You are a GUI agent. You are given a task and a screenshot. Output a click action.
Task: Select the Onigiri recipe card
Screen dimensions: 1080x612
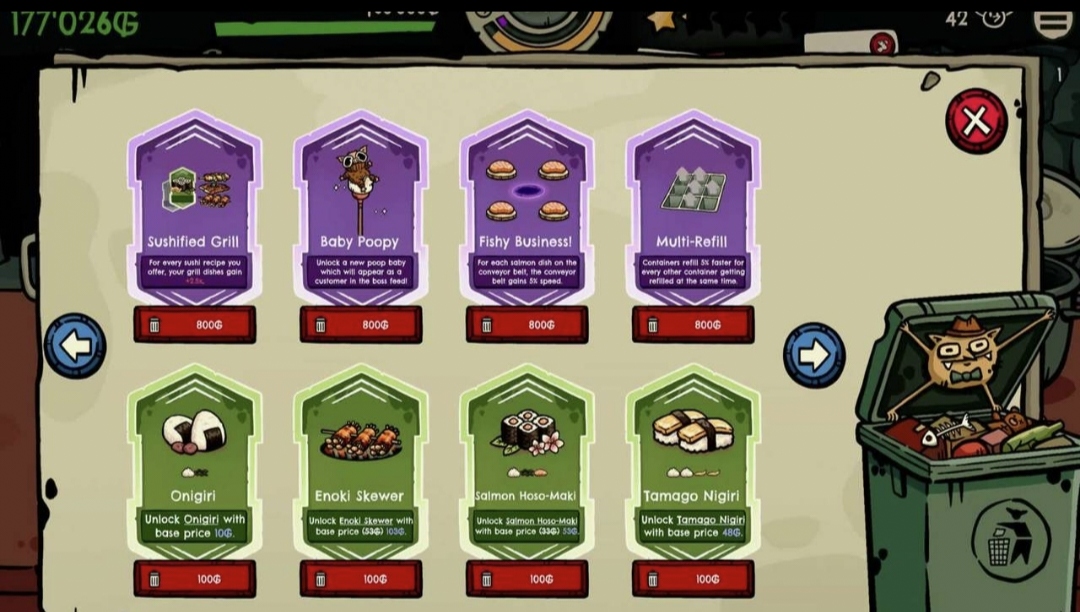pyautogui.click(x=194, y=462)
